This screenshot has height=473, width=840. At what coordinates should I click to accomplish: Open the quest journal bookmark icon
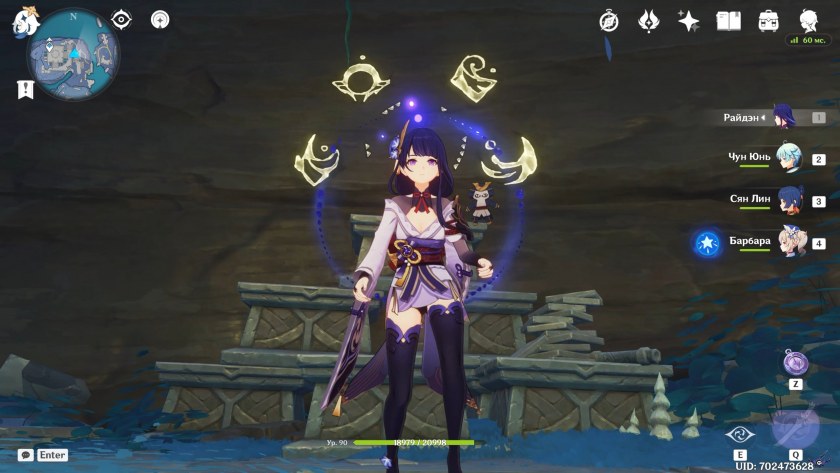pyautogui.click(x=25, y=89)
